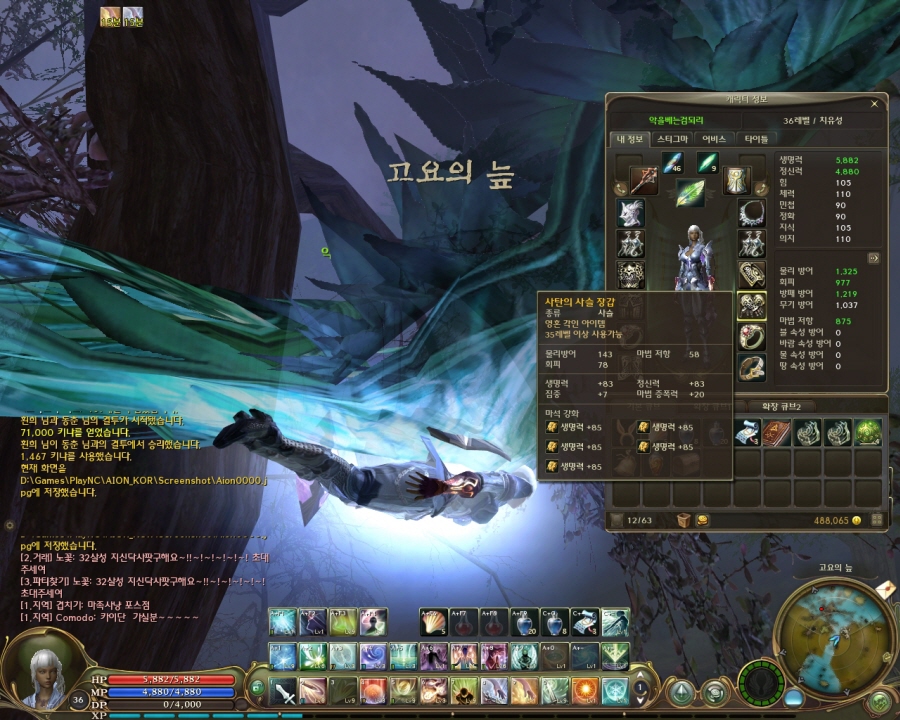Switch to the 스티그마 tab
The height and width of the screenshot is (720, 900).
[671, 139]
